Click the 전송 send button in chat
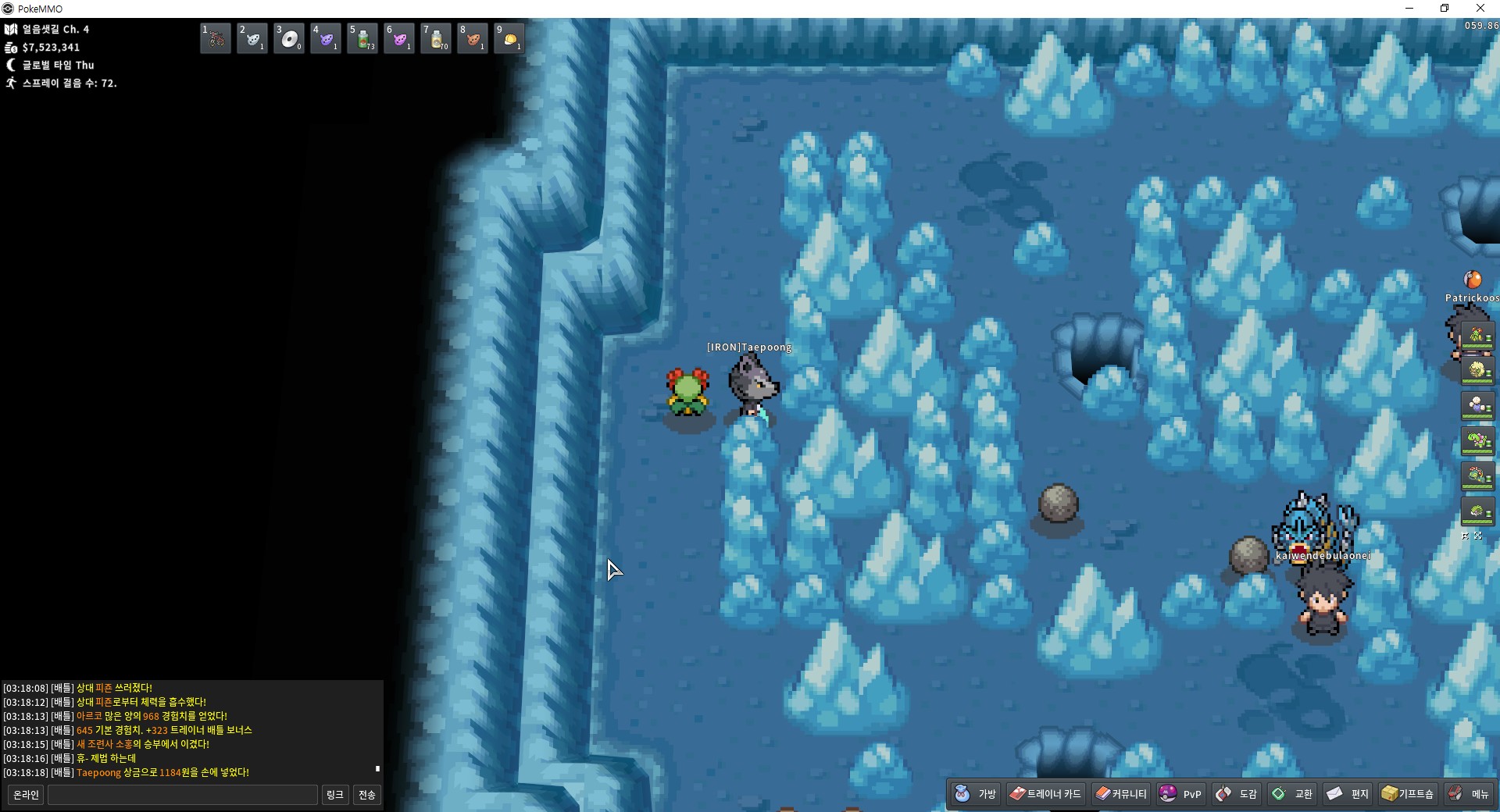The image size is (1500, 812). click(x=366, y=795)
